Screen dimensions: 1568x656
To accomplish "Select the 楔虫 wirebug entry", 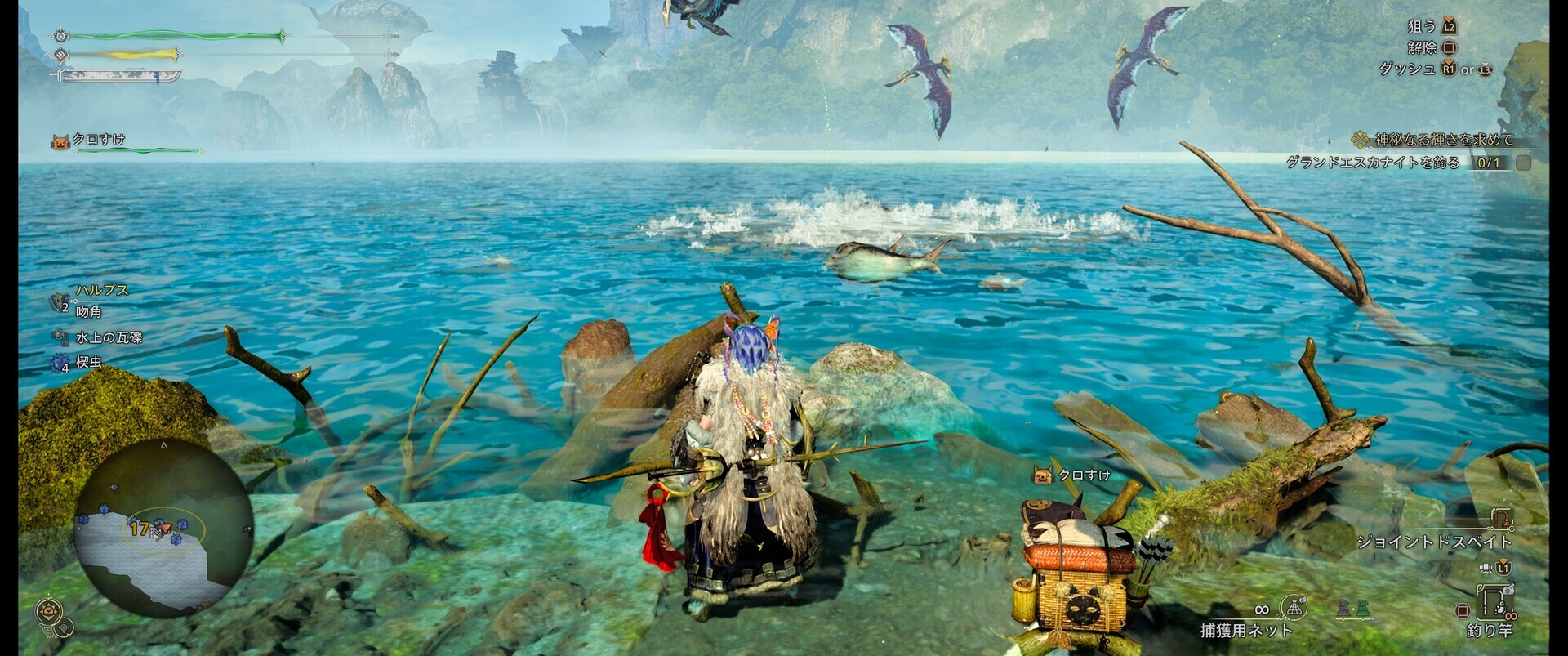I will click(x=87, y=362).
